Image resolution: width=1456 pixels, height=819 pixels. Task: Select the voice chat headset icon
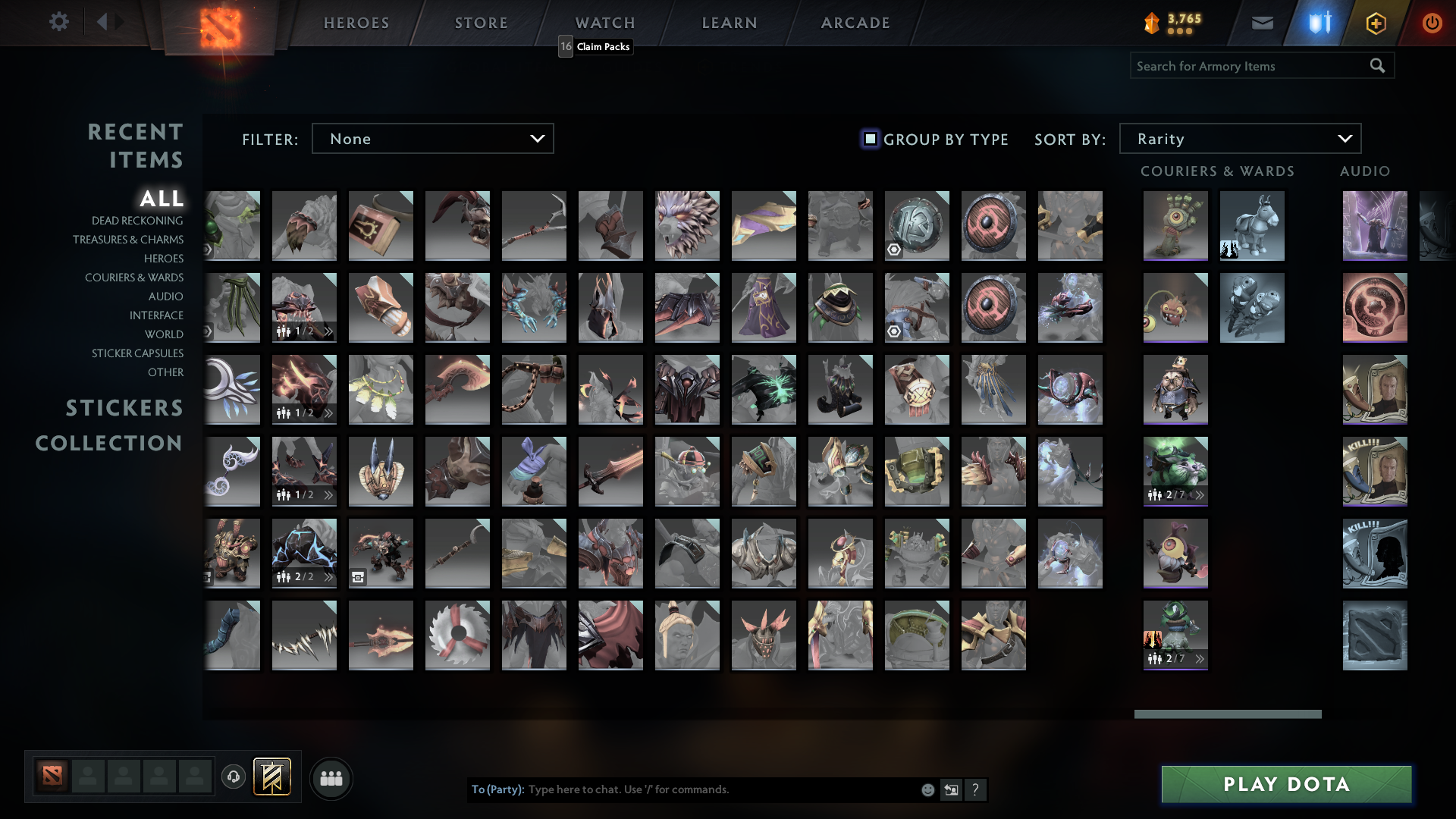(234, 778)
